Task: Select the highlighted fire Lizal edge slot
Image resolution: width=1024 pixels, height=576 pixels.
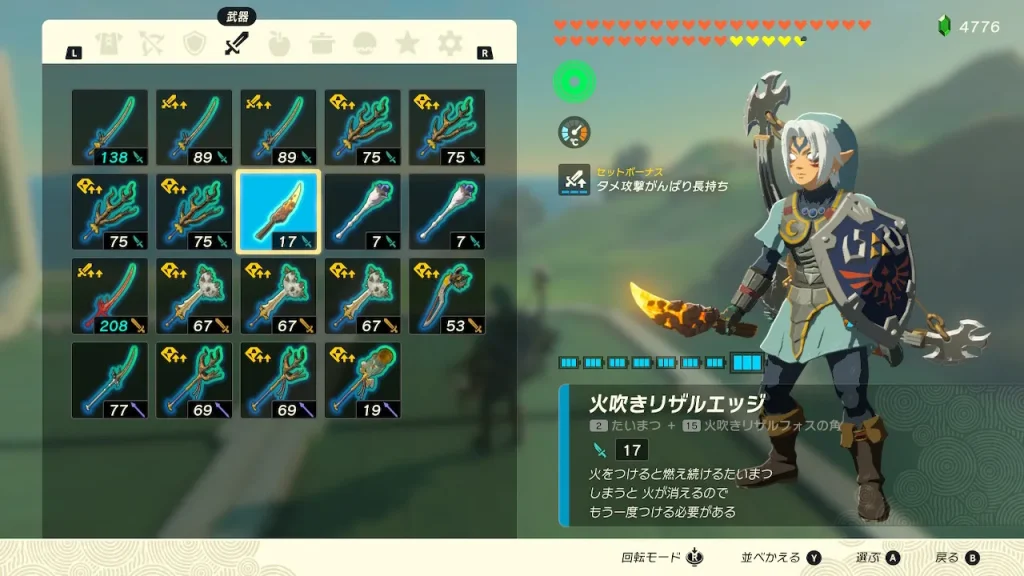Action: point(278,211)
